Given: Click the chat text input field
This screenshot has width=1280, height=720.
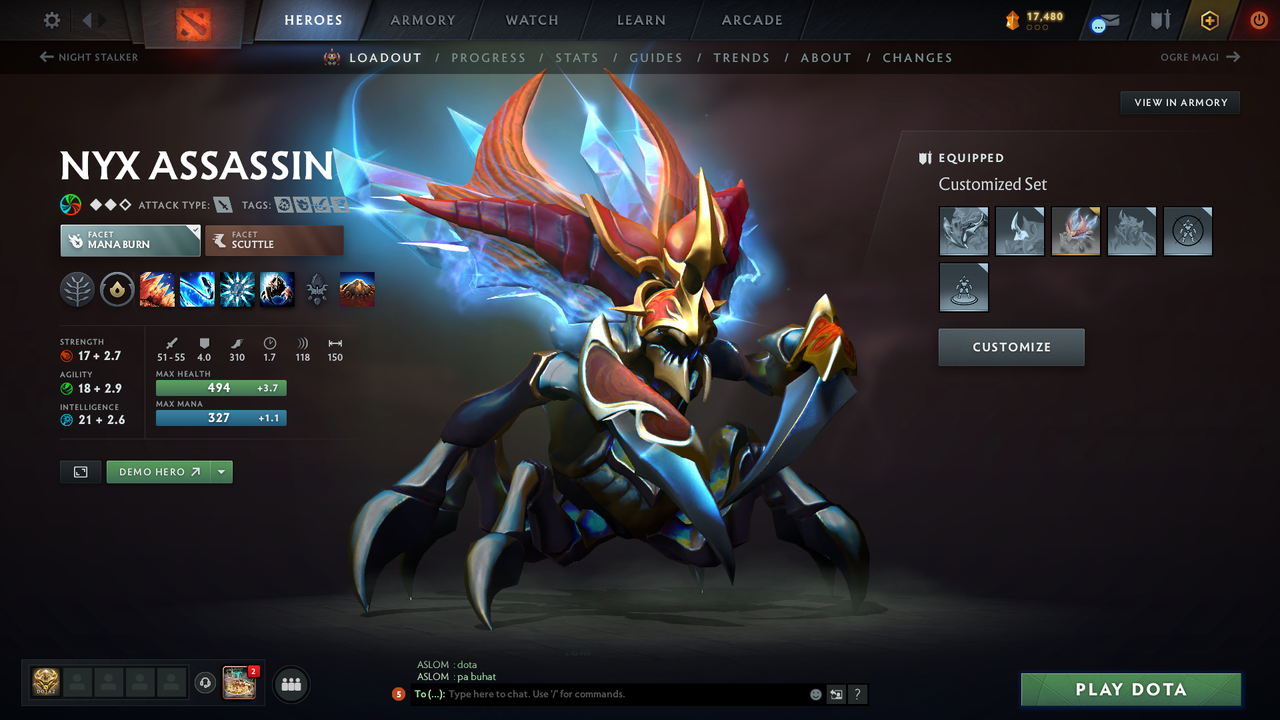Looking at the screenshot, I should click(600, 694).
